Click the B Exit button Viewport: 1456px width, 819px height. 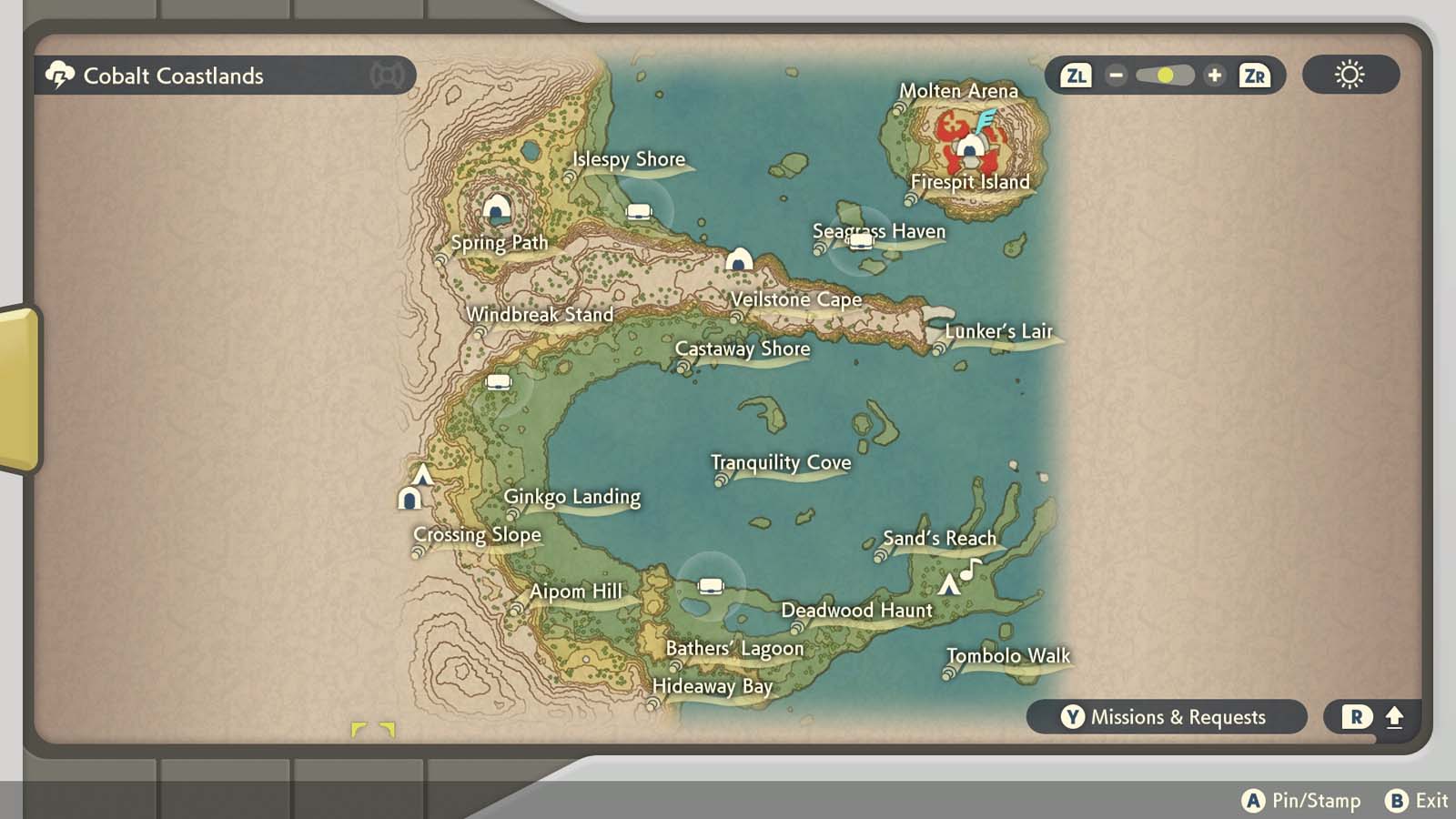(x=1414, y=802)
